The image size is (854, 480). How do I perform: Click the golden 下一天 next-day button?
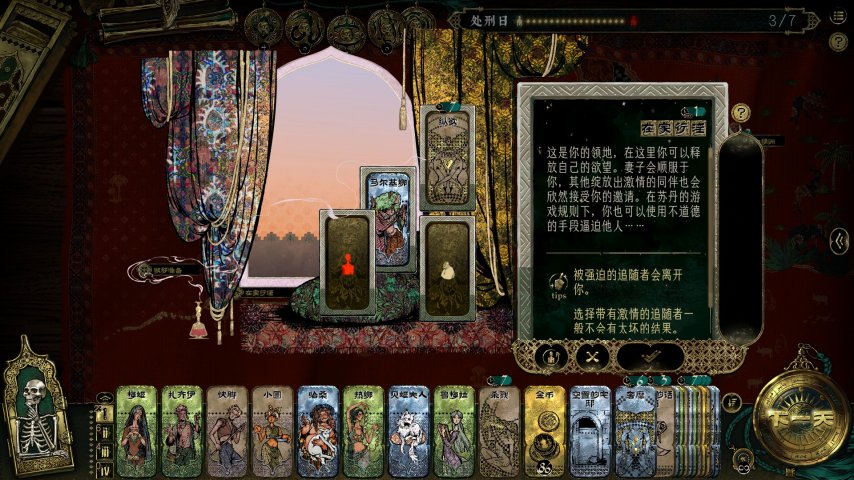tap(793, 415)
